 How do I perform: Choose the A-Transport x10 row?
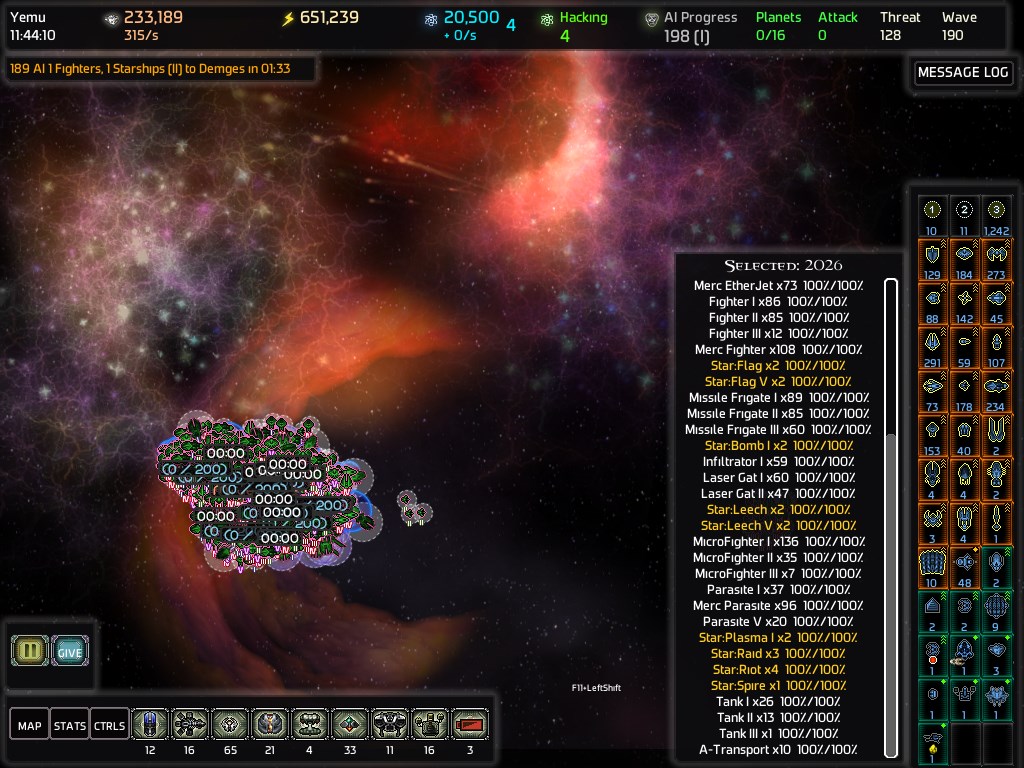[778, 750]
